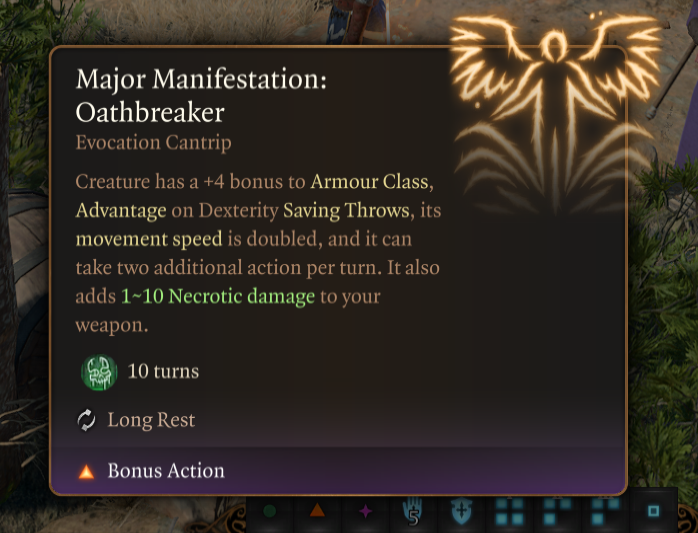
Task: Click the hand icon marked 5
Action: (413, 512)
